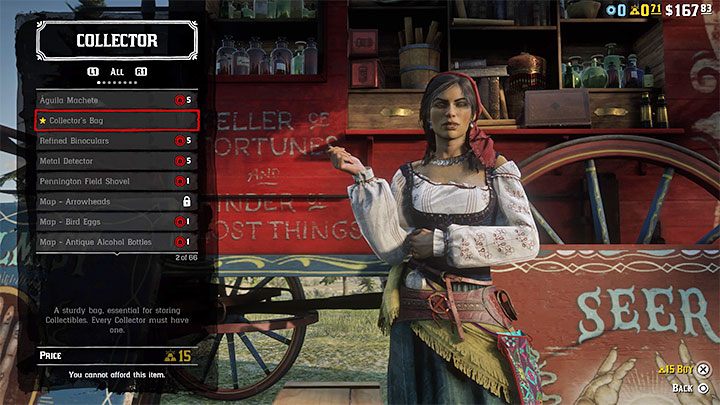Switch to the All category tab

coord(116,72)
